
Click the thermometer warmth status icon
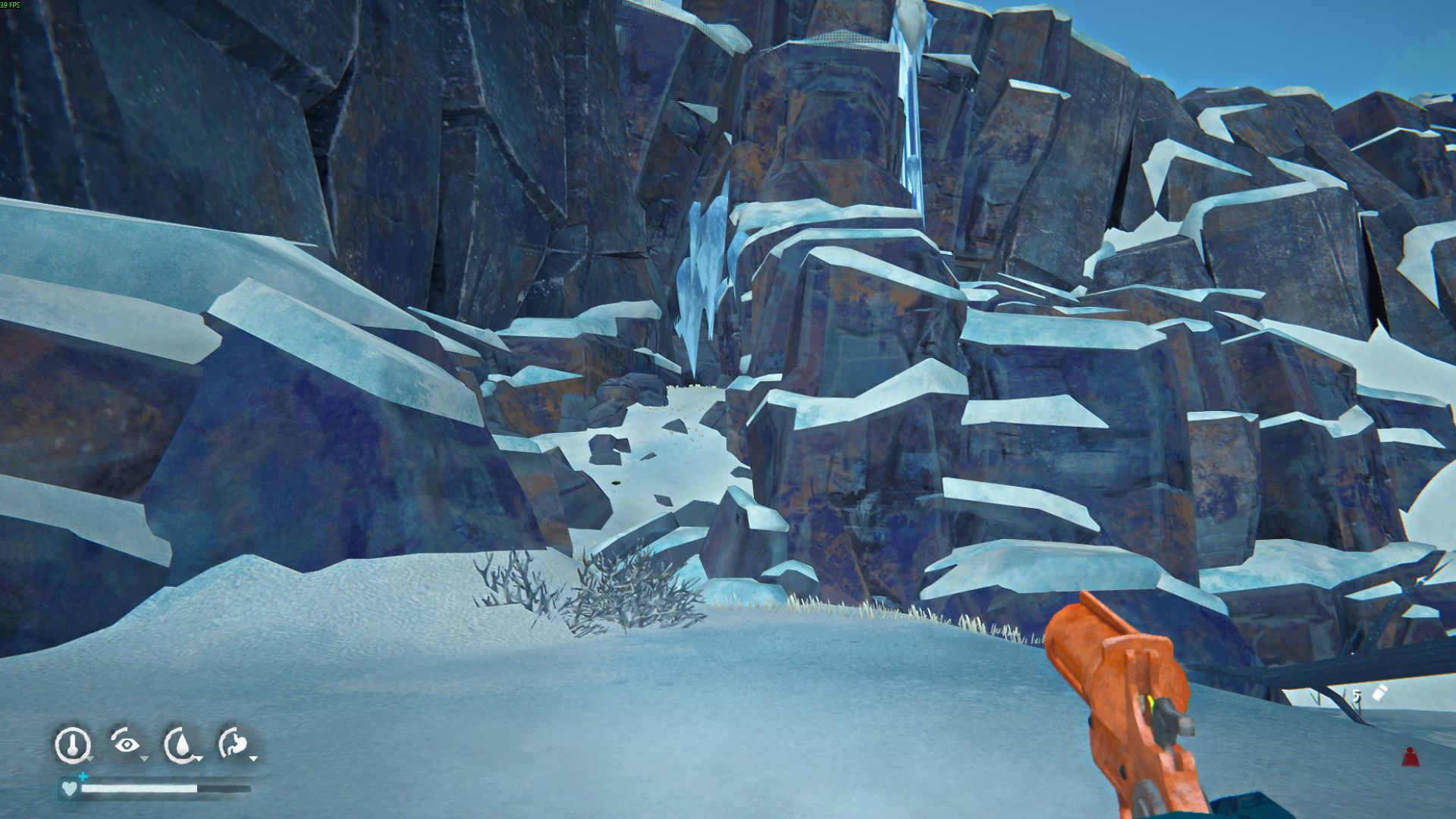click(73, 744)
